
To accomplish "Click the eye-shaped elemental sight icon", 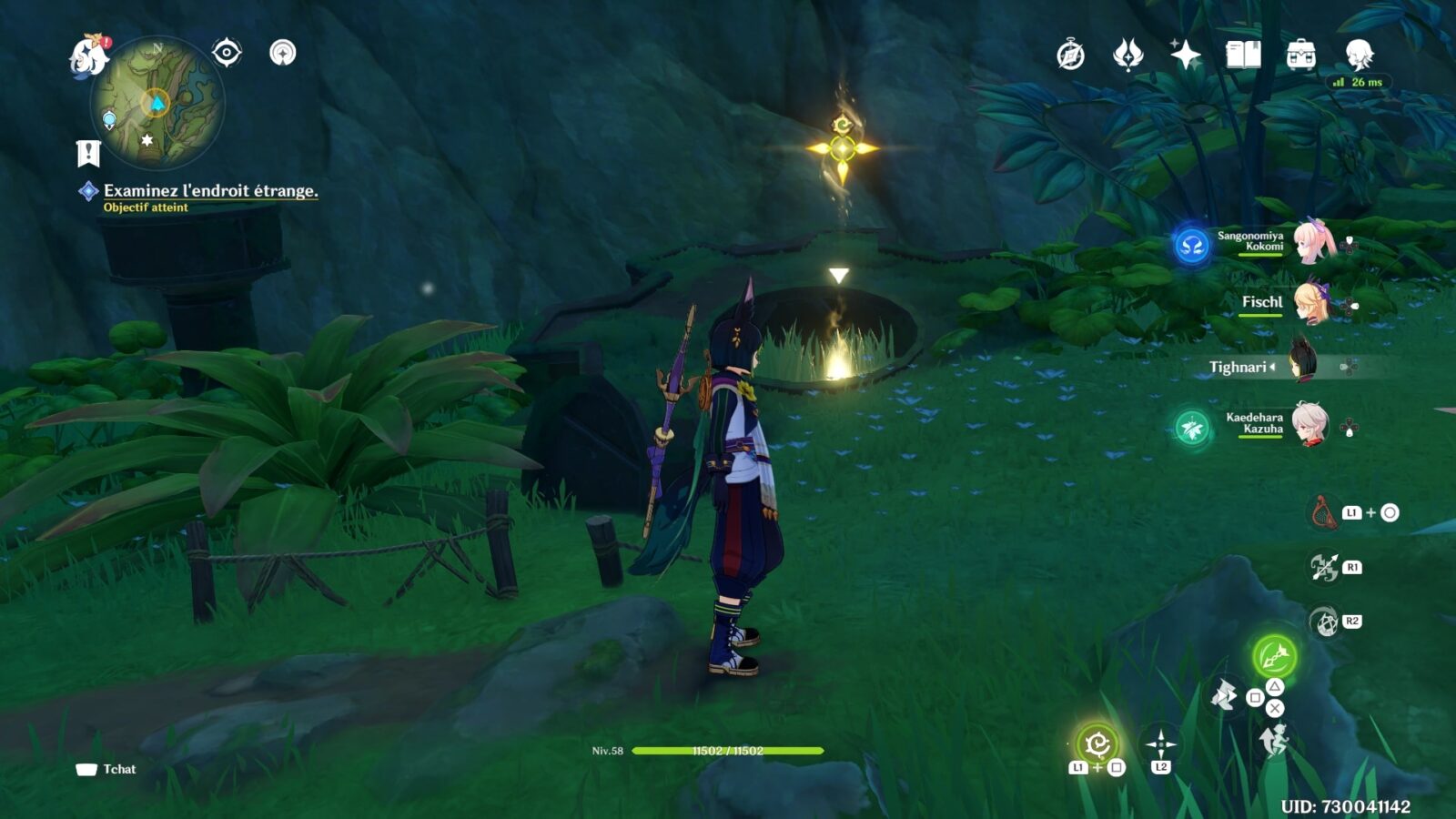I will [227, 53].
